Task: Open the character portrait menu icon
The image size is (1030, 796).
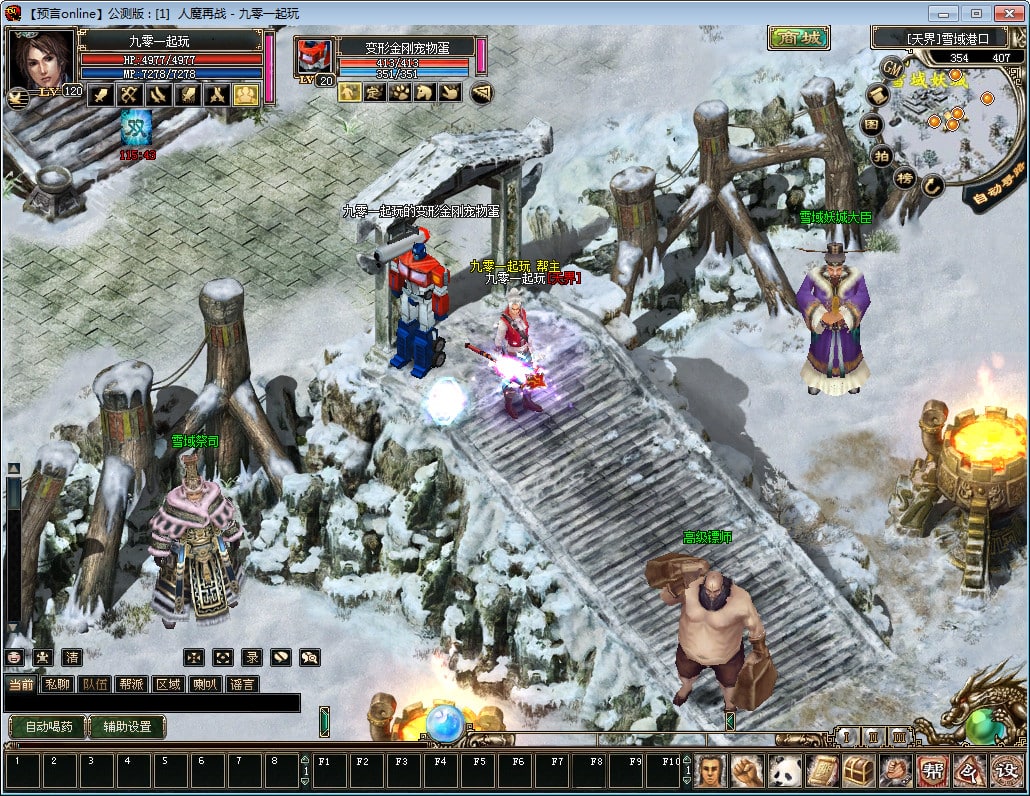Action: [710, 771]
